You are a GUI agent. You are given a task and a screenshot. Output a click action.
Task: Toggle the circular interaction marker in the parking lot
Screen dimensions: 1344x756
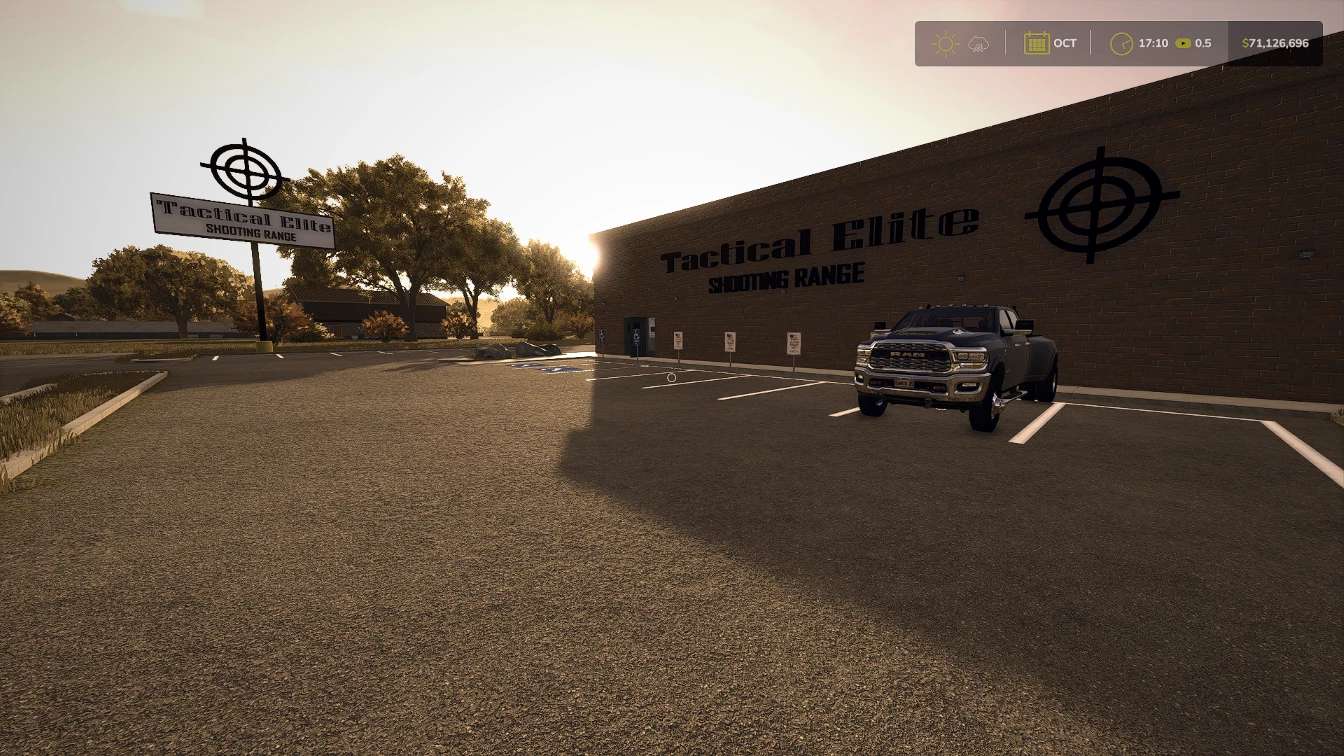coord(671,377)
